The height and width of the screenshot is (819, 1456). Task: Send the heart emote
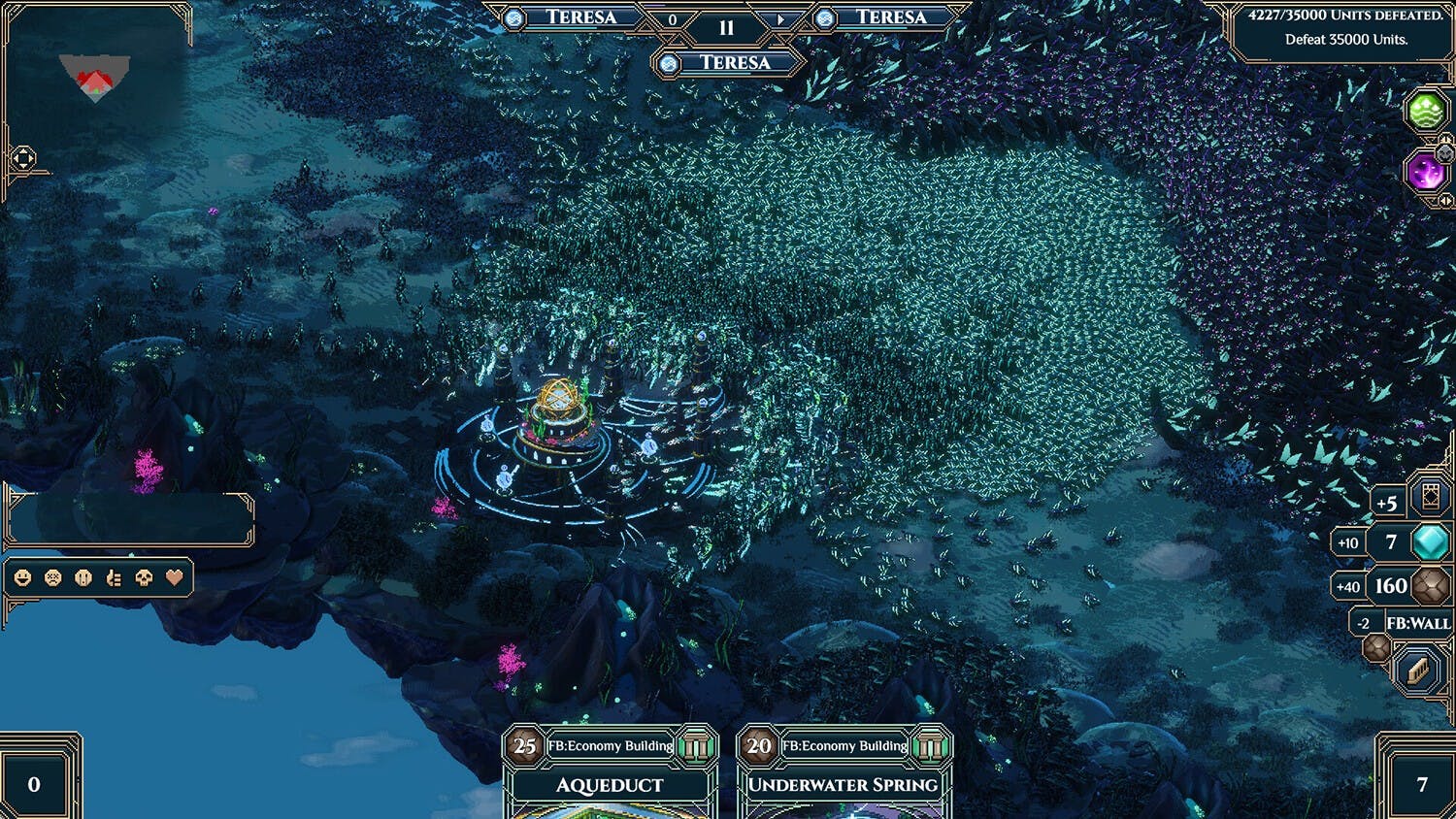coord(174,578)
